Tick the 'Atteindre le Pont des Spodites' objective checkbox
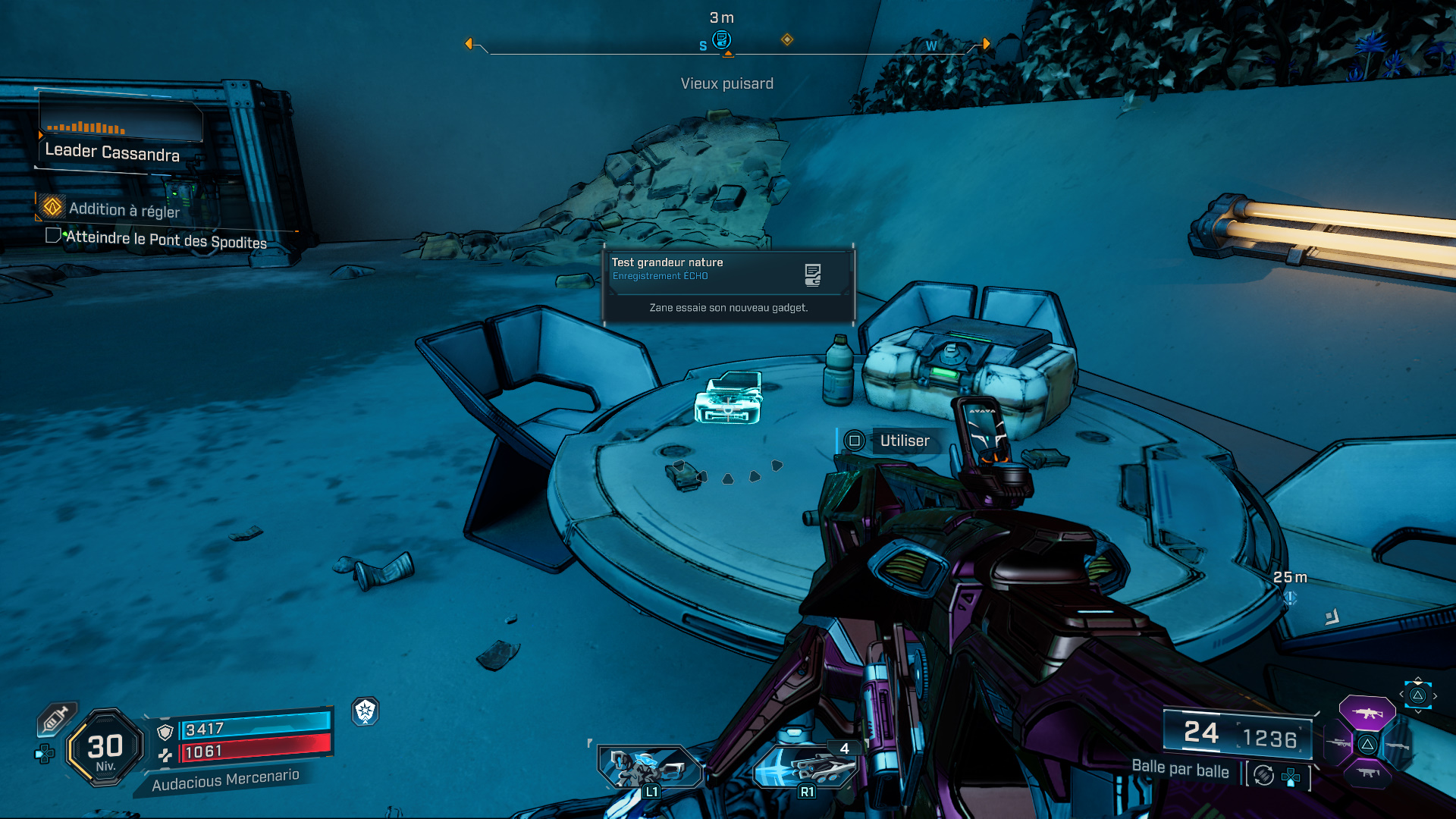This screenshot has width=1456, height=819. point(52,235)
